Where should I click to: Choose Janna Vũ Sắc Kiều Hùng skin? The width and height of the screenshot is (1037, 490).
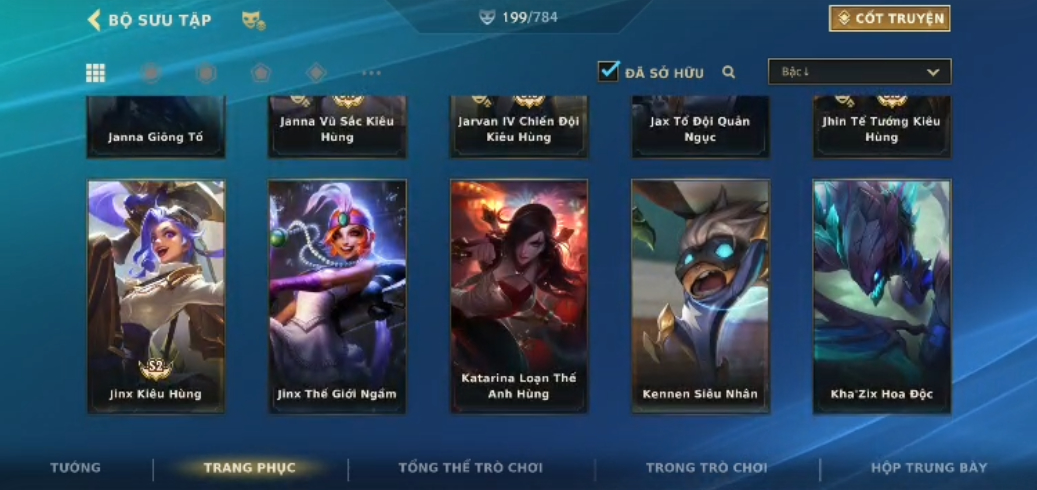pyautogui.click(x=337, y=128)
